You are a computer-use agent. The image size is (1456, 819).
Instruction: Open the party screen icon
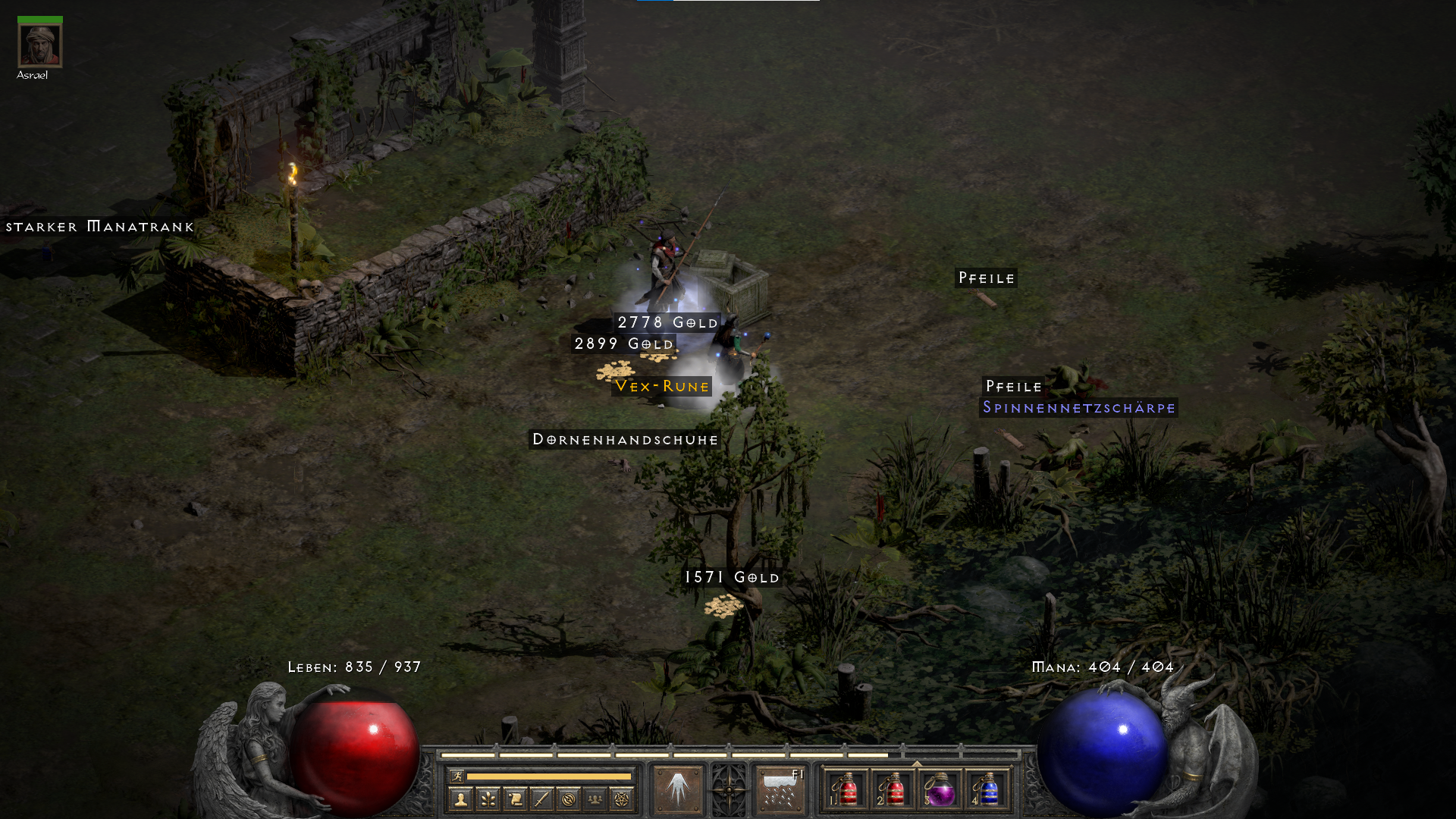[x=595, y=798]
